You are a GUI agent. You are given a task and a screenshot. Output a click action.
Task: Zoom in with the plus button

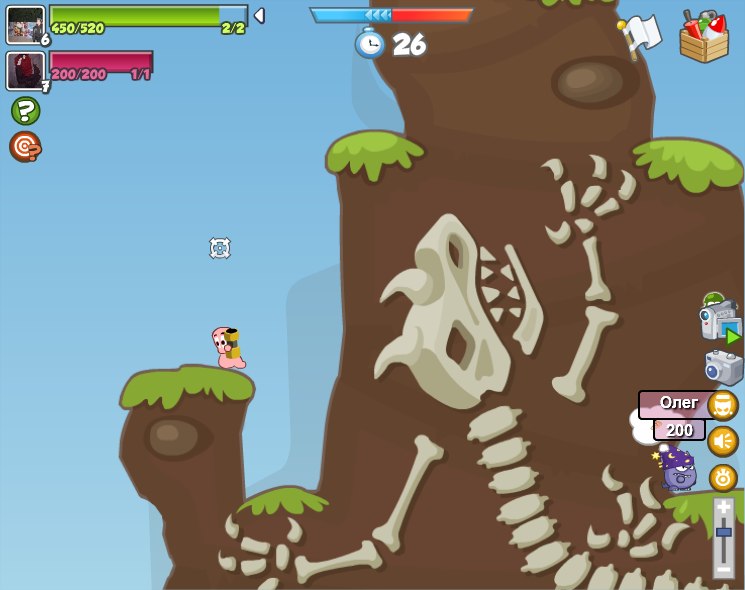[724, 508]
